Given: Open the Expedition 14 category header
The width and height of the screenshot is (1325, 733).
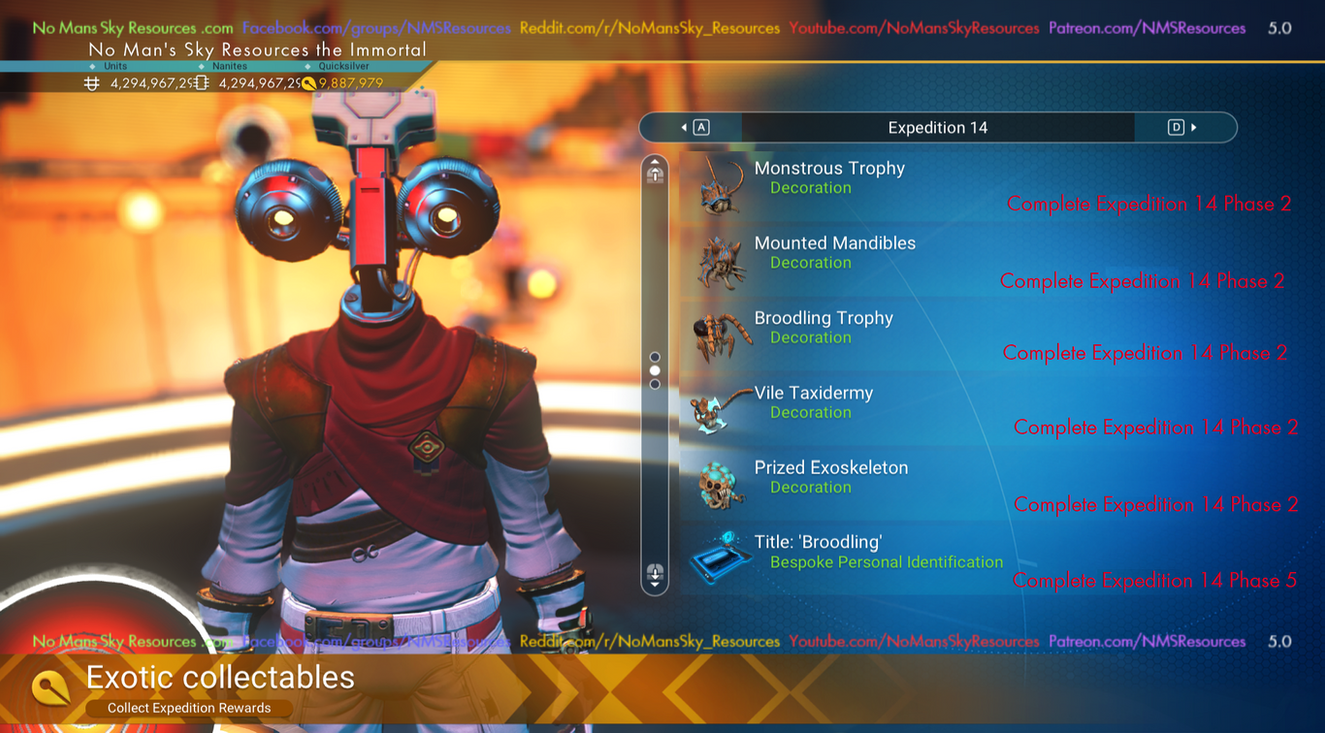Looking at the screenshot, I should click(x=937, y=127).
